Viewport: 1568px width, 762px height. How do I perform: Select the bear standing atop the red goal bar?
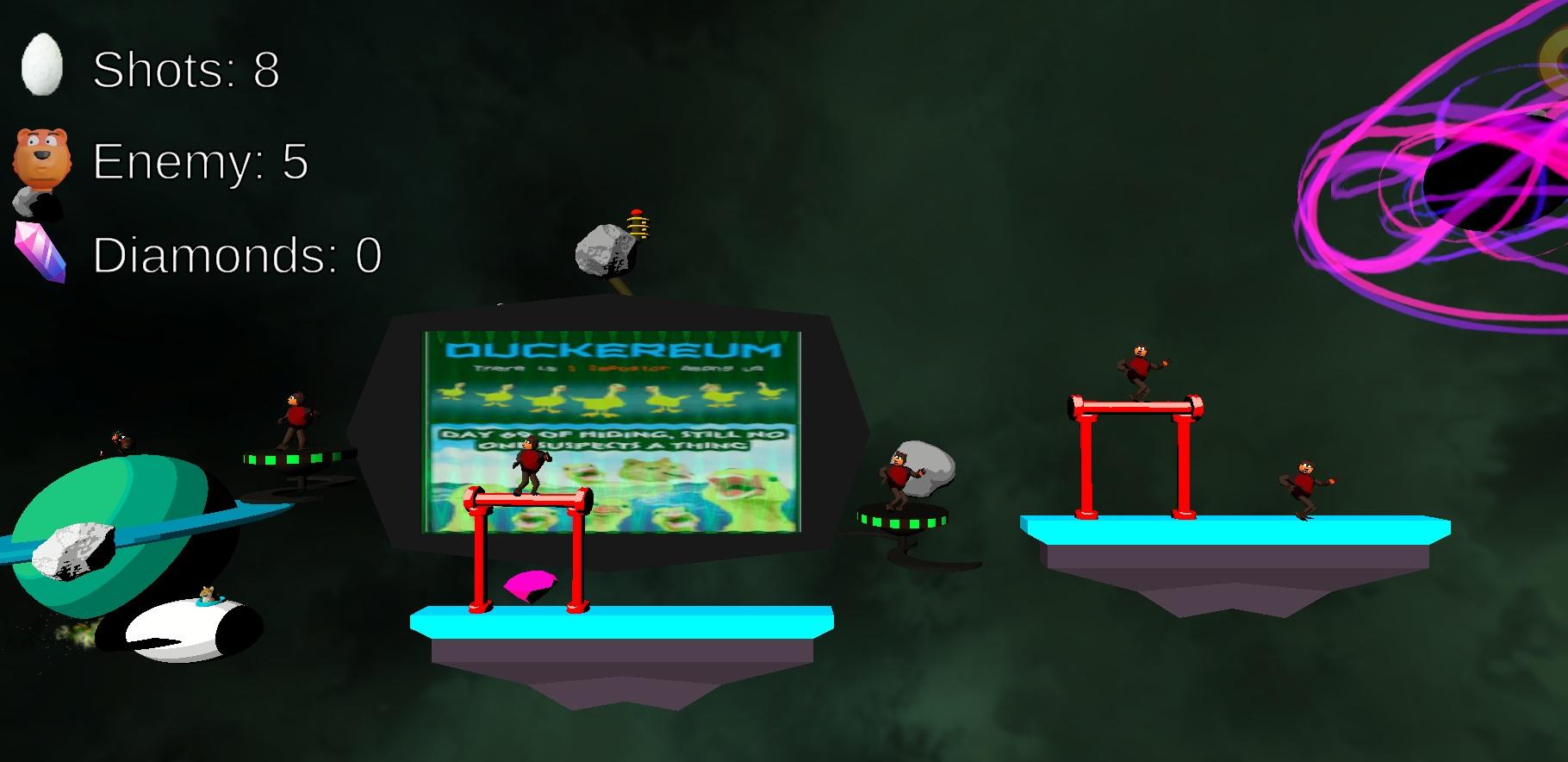point(1139,369)
